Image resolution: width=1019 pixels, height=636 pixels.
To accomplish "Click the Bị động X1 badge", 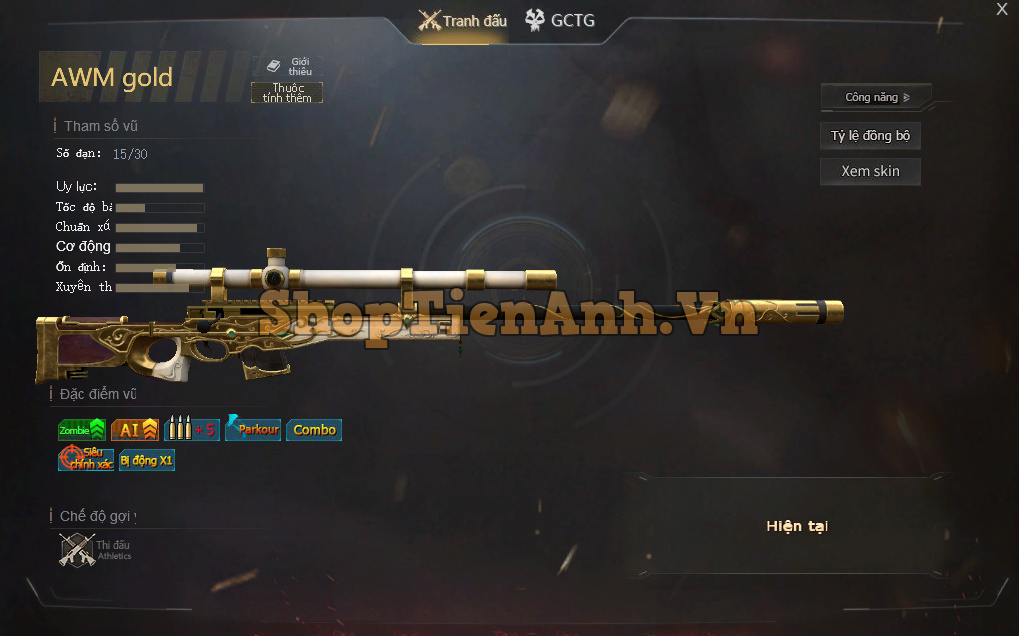I will click(146, 460).
